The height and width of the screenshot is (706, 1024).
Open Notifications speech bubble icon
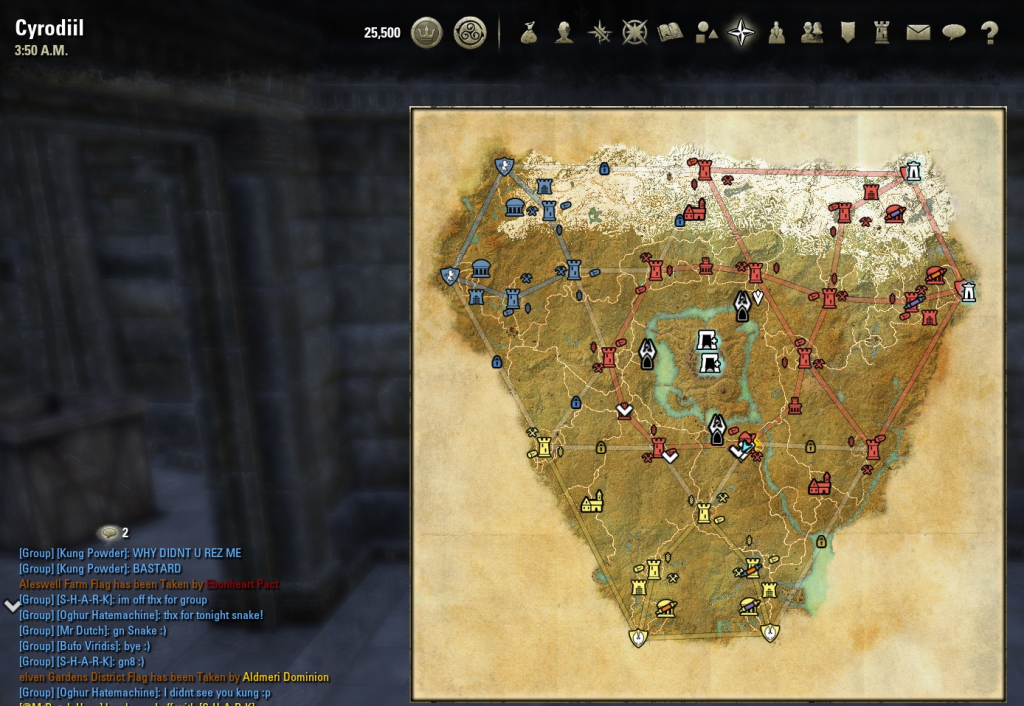click(954, 33)
